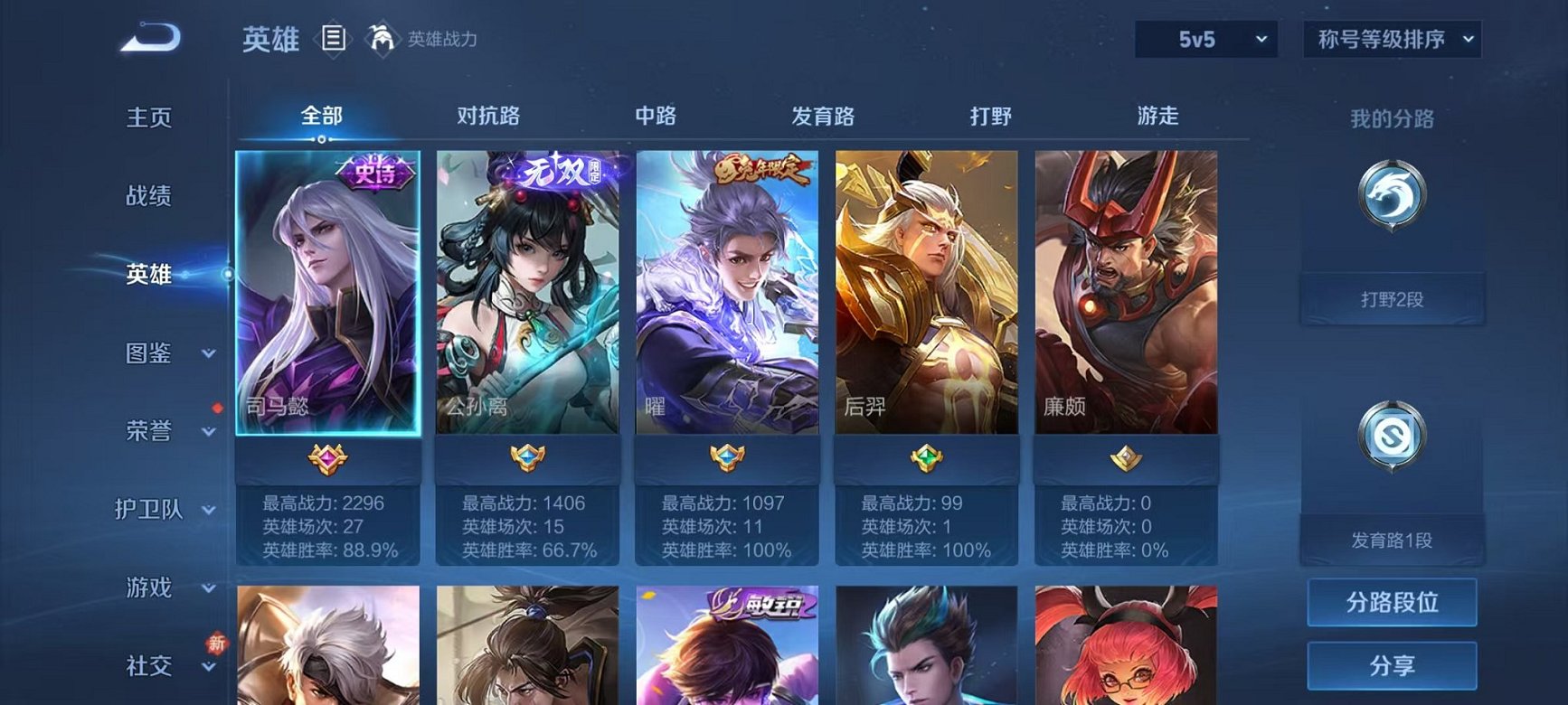The image size is (1568, 705).
Task: Open 战绩 from the left sidebar
Action: pos(149,196)
